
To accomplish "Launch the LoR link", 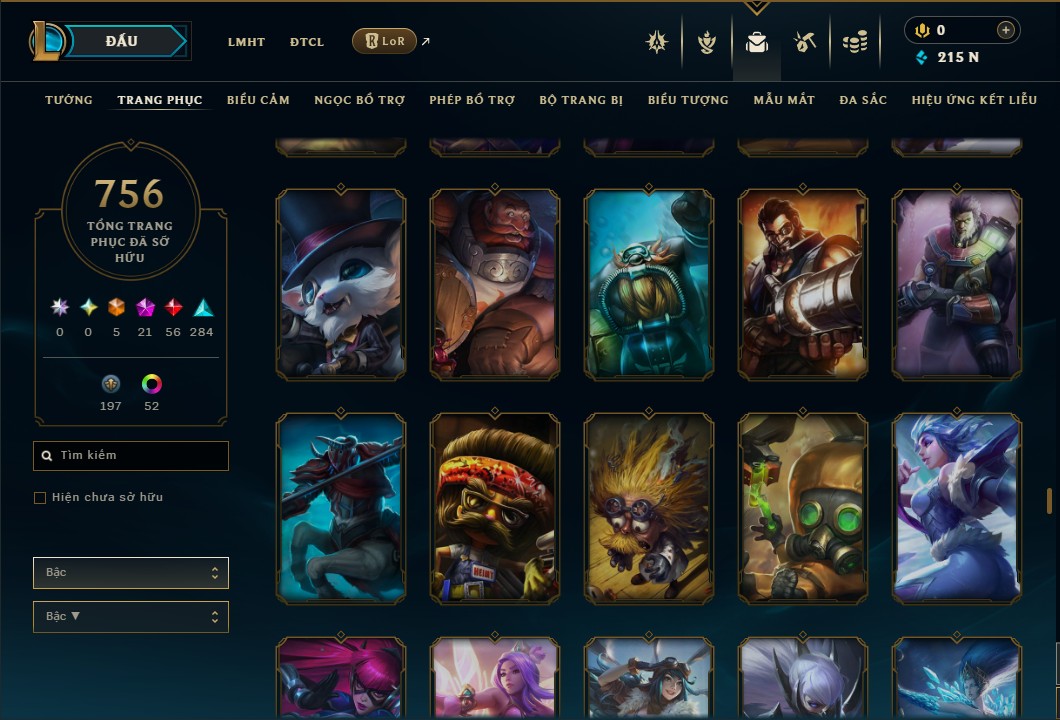I will pos(385,41).
